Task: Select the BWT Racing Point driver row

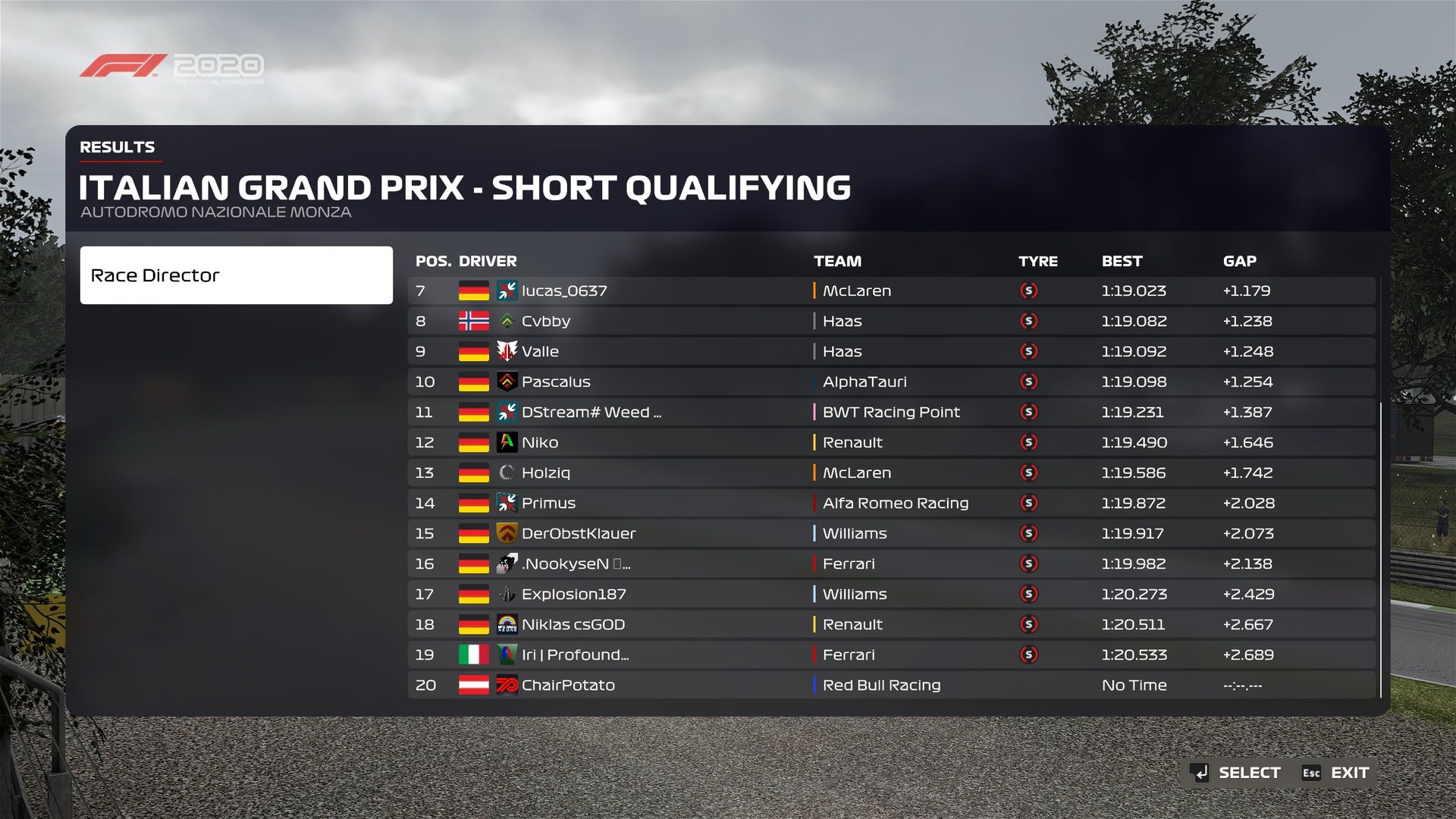Action: click(891, 412)
